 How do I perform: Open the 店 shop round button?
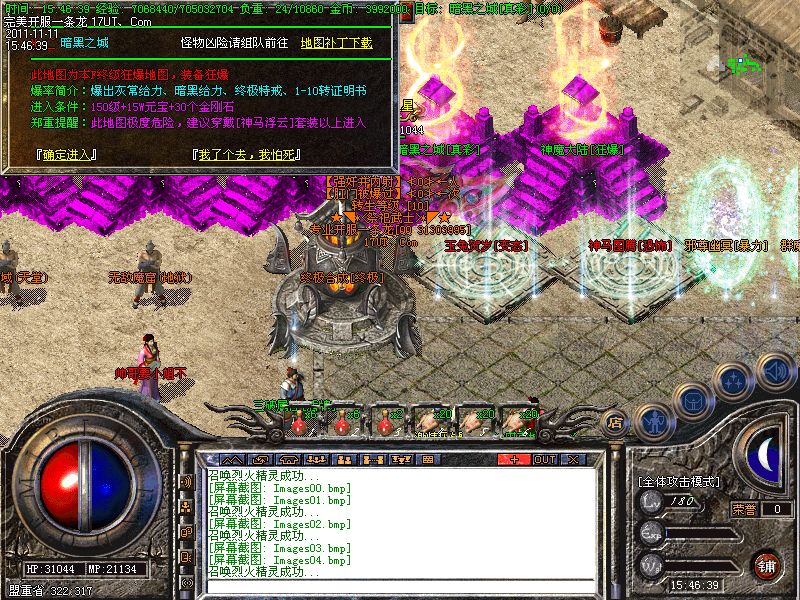[617, 423]
